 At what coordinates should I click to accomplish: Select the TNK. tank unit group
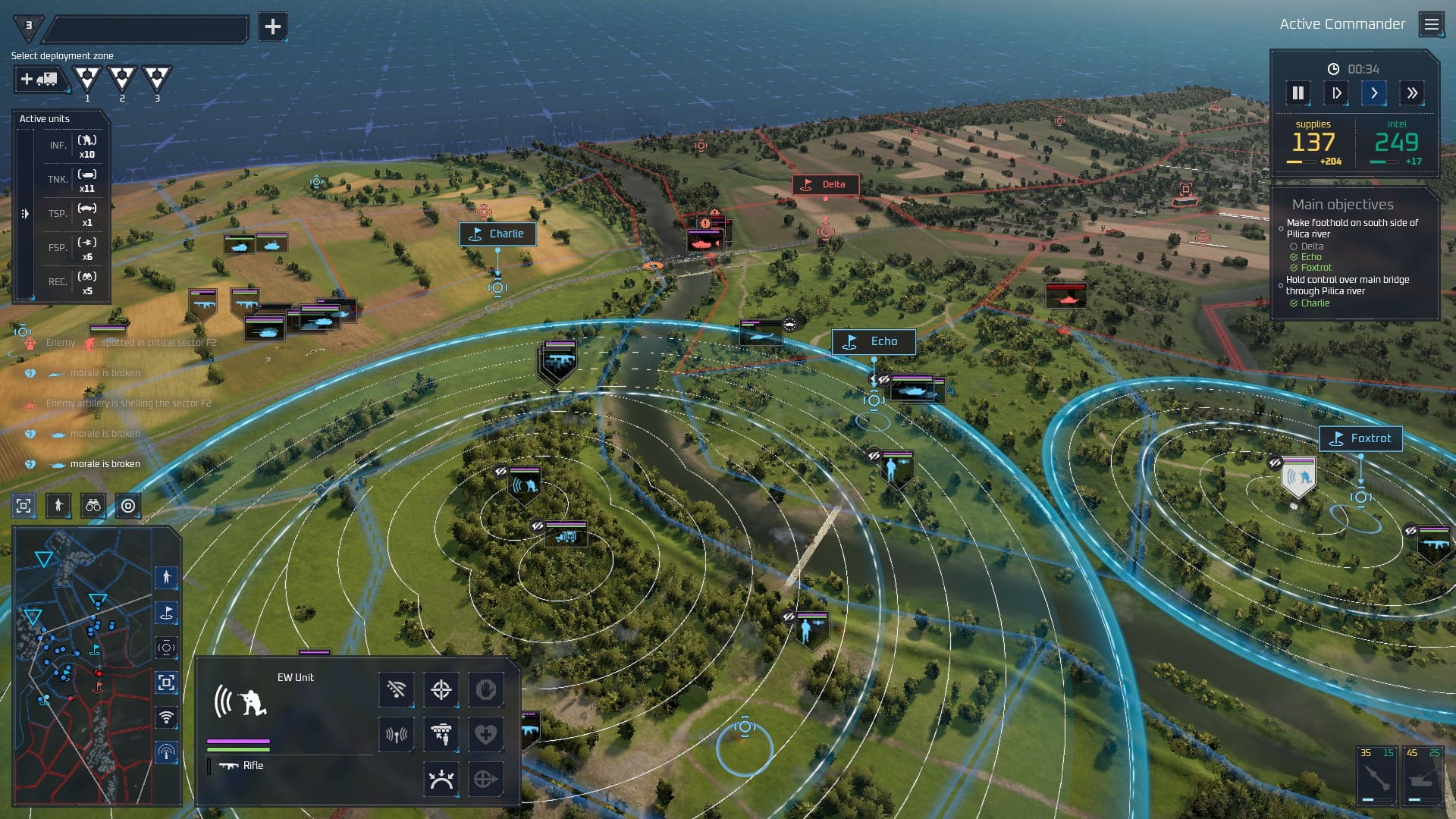click(x=73, y=180)
